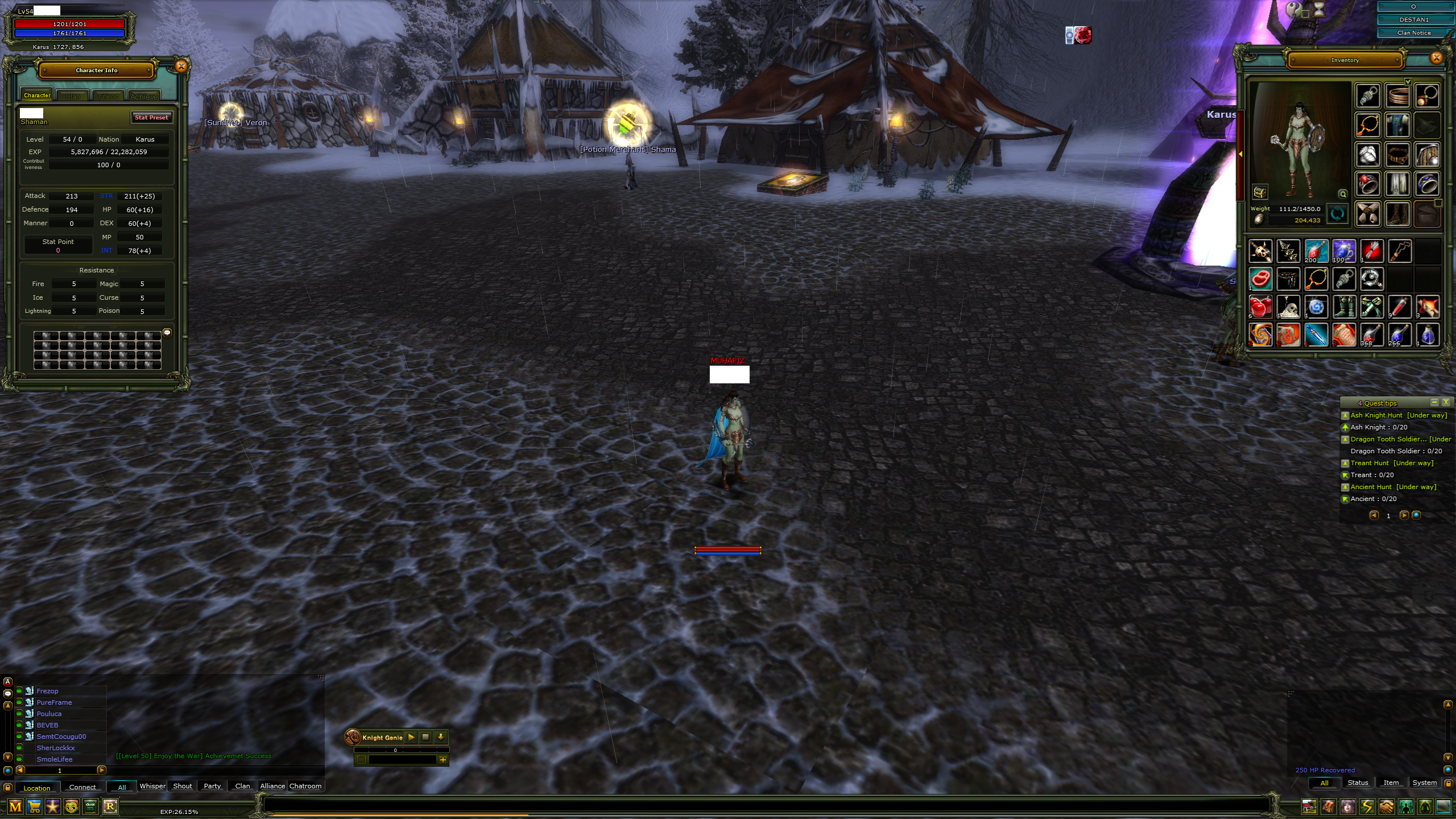Click the equipped red gem ring
This screenshot has width=1456, height=819.
1368,184
